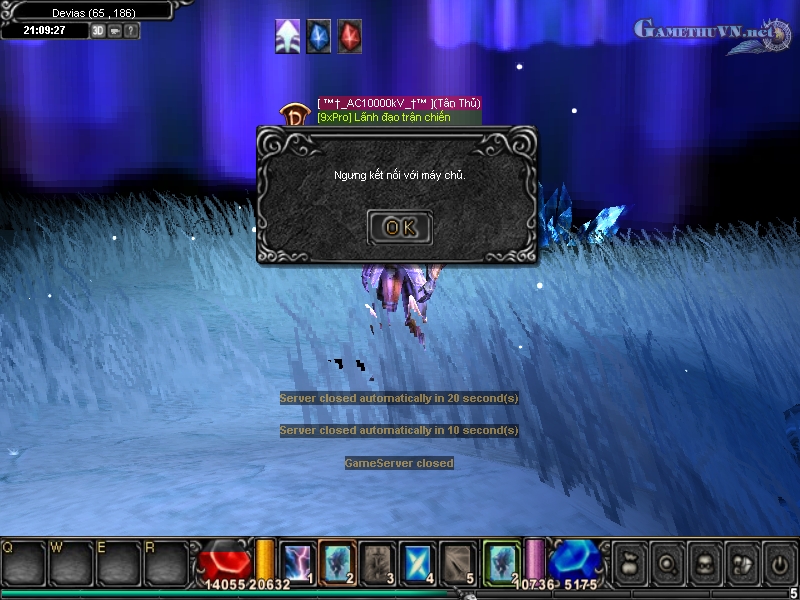
Task: Click the camera button beside the 3D toggle
Action: click(x=115, y=30)
